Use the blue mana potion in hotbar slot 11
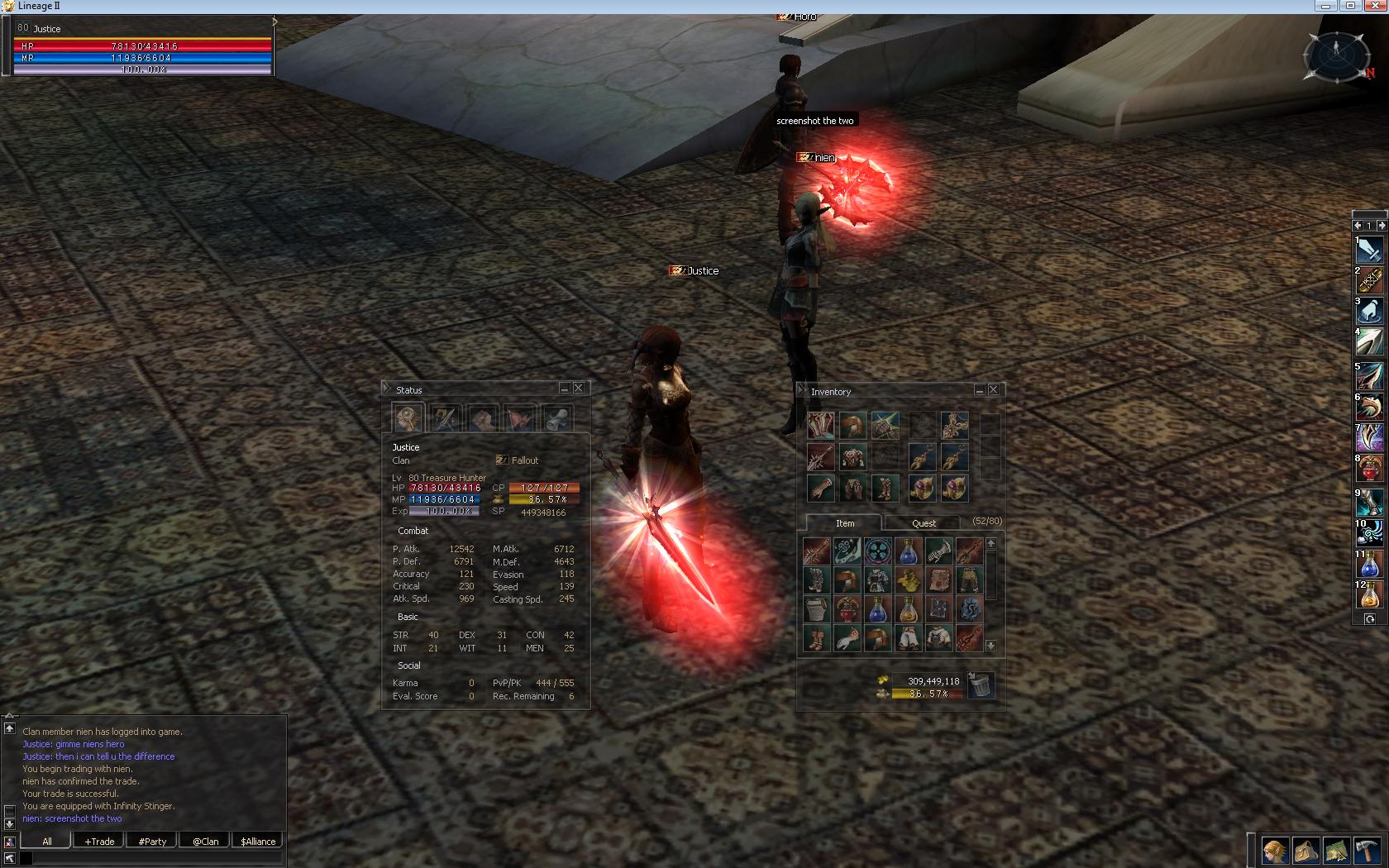The height and width of the screenshot is (868, 1389). click(1369, 565)
